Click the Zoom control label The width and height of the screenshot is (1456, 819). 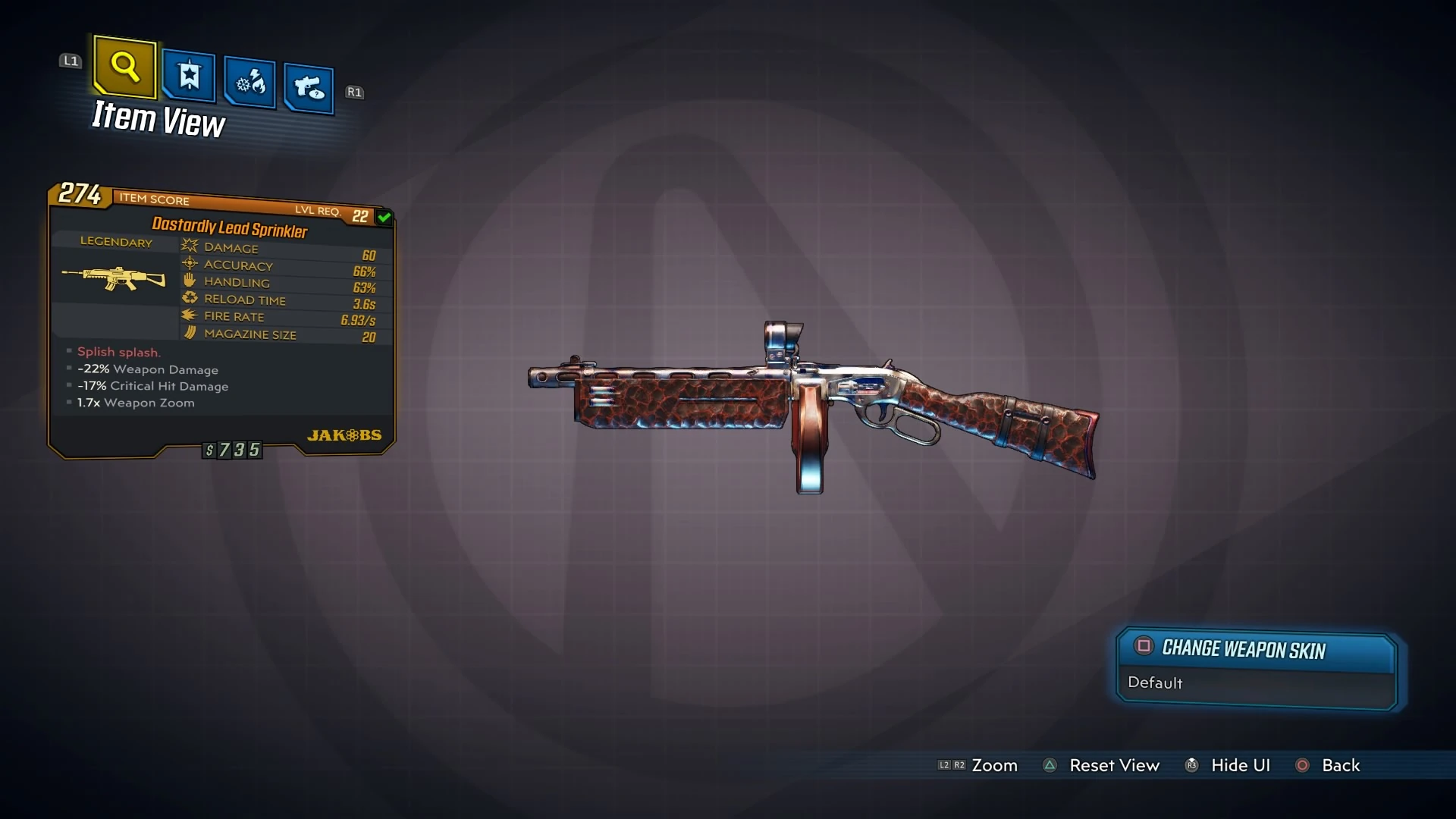994,765
